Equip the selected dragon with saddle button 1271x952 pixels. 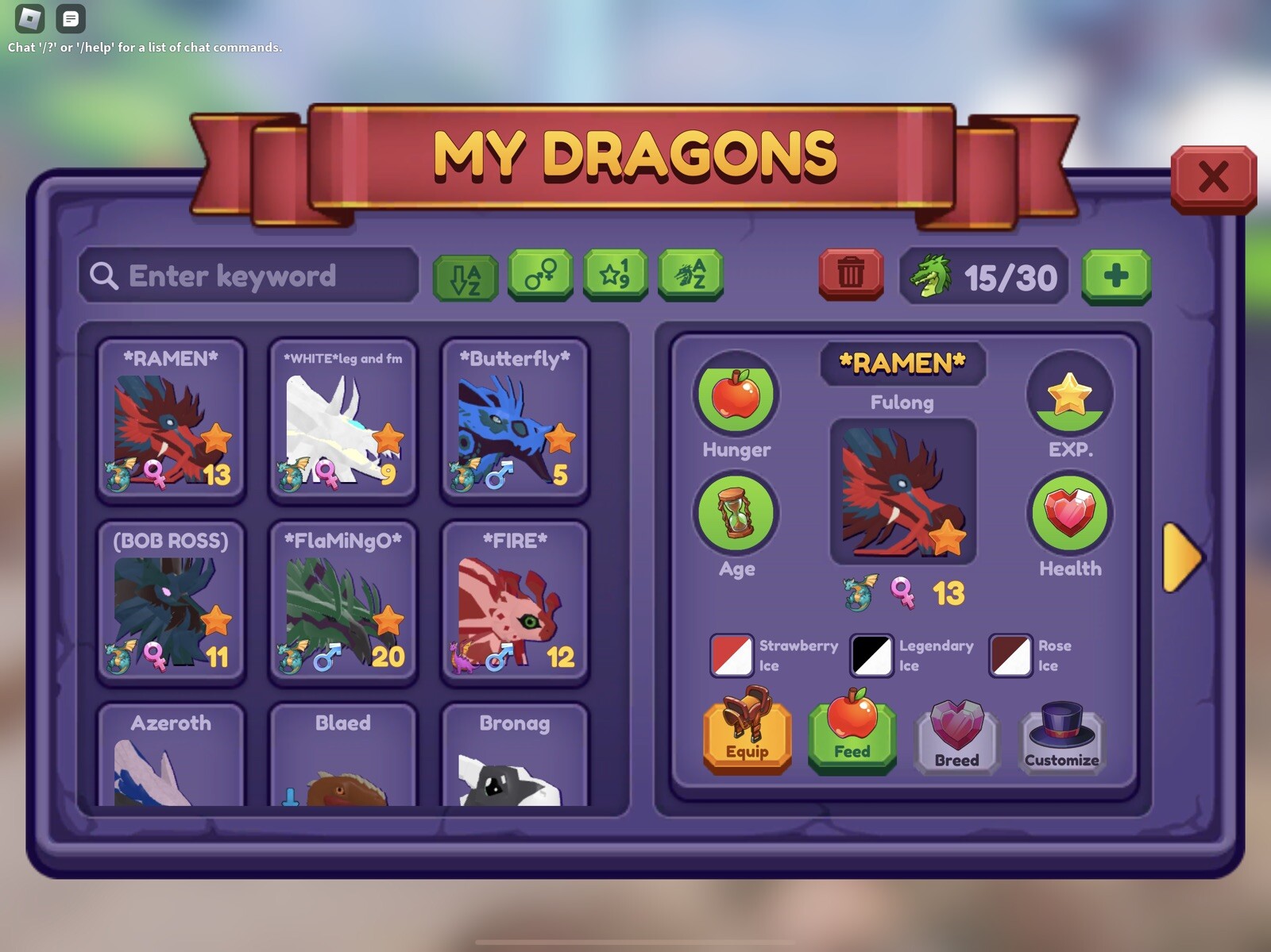click(x=747, y=734)
